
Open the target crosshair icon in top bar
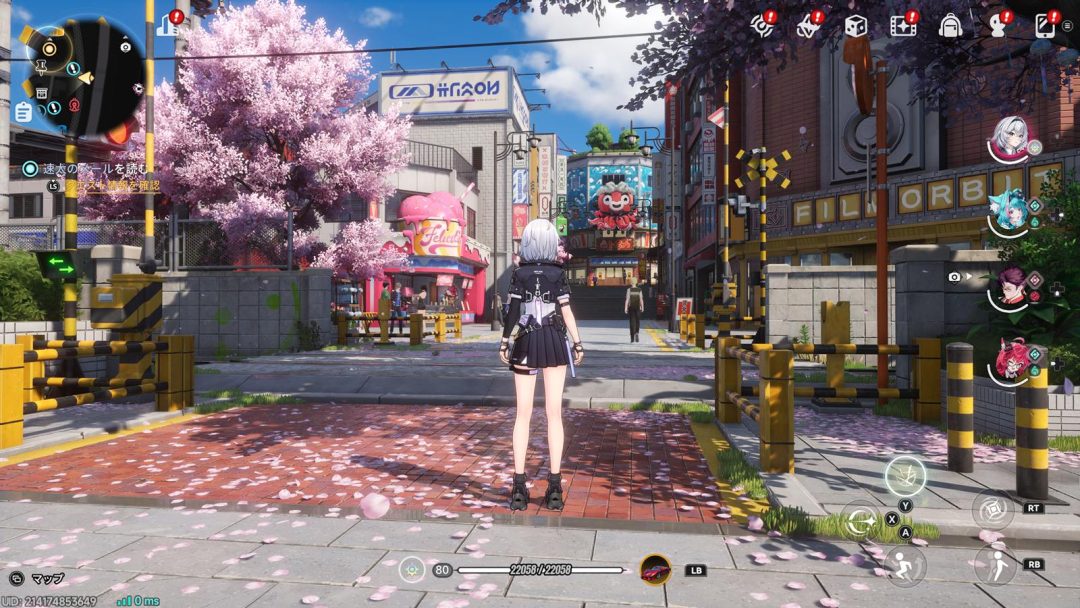[762, 26]
